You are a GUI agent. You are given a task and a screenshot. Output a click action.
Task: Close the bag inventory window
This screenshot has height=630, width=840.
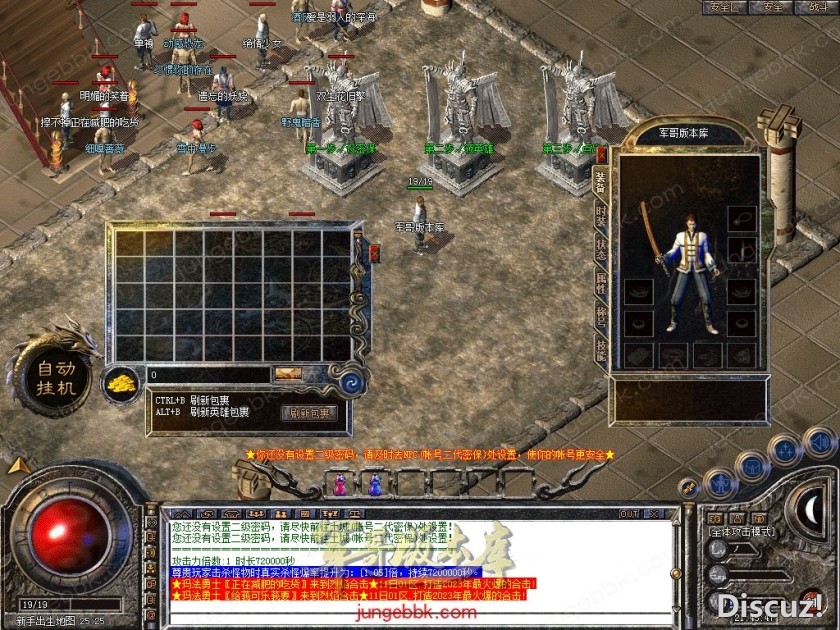[375, 254]
